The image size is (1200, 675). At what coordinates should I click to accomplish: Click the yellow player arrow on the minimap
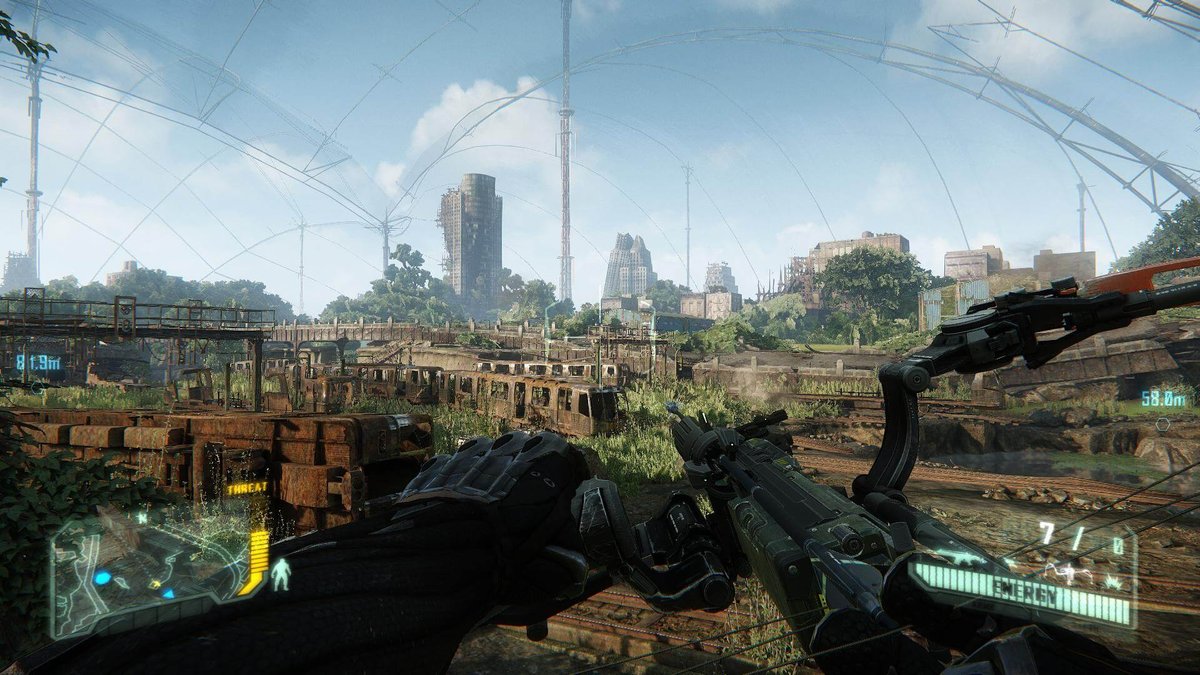[x=154, y=583]
